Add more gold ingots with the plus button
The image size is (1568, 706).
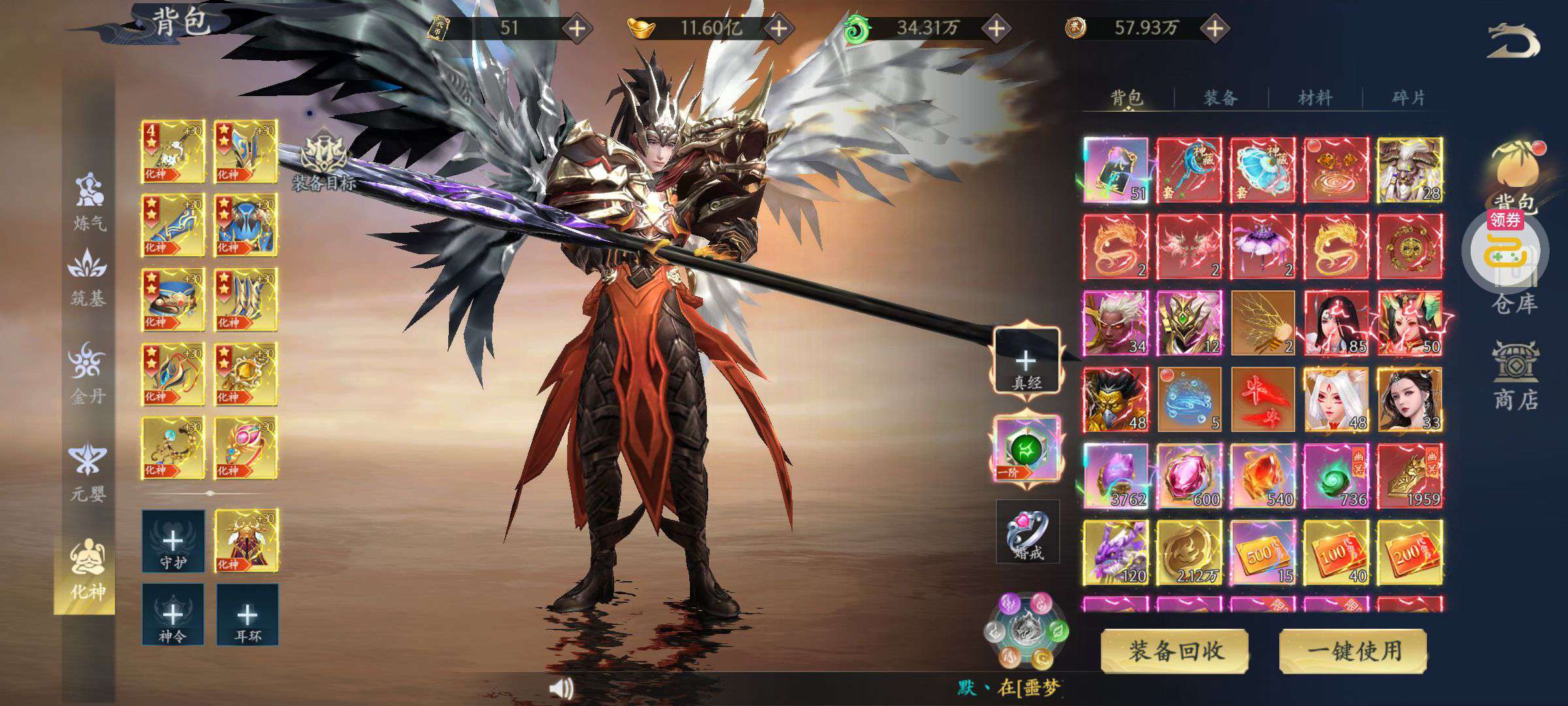tap(778, 28)
